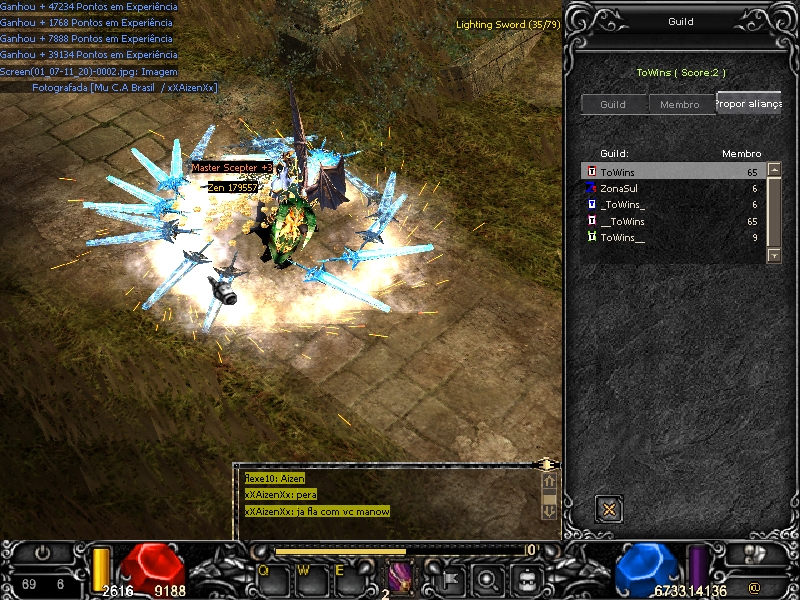Select the Propor aliança tab
The height and width of the screenshot is (600, 800).
pos(748,103)
